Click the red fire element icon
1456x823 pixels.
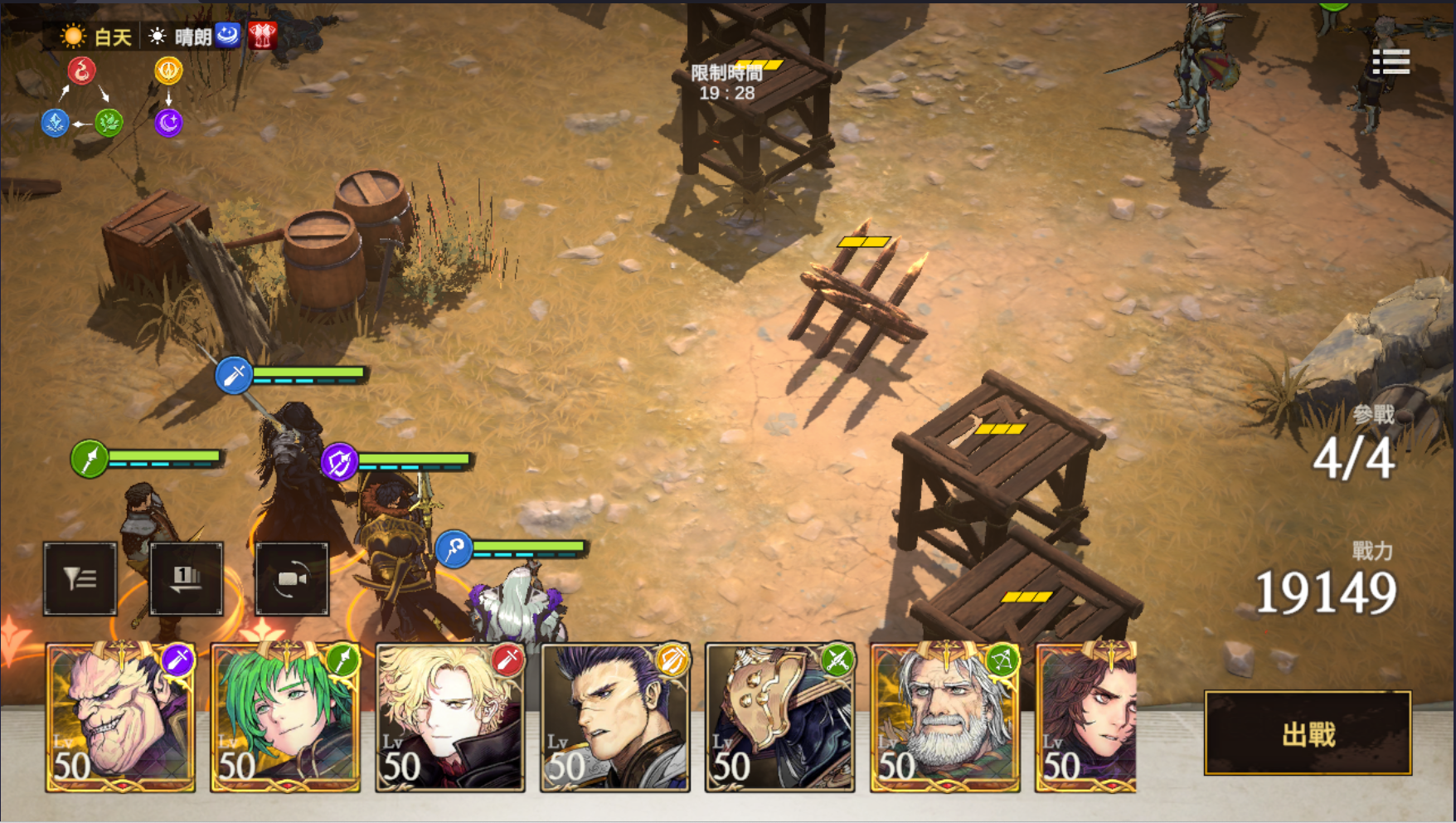(x=81, y=71)
